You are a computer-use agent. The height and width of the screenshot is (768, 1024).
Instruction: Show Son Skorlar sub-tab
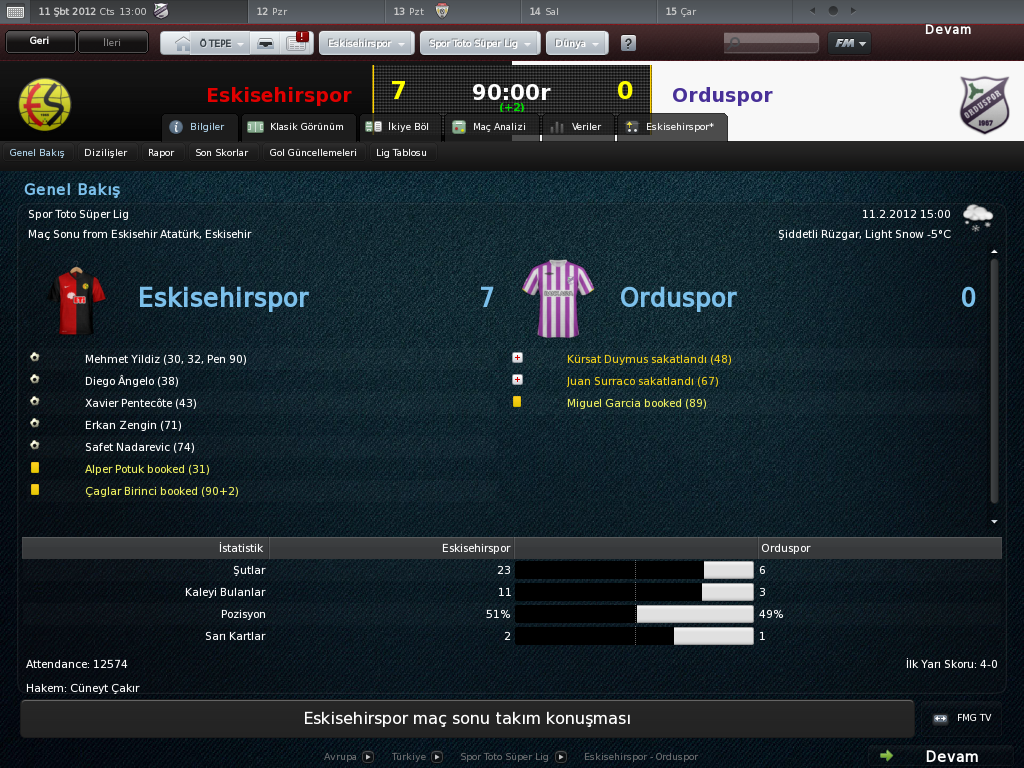(221, 153)
